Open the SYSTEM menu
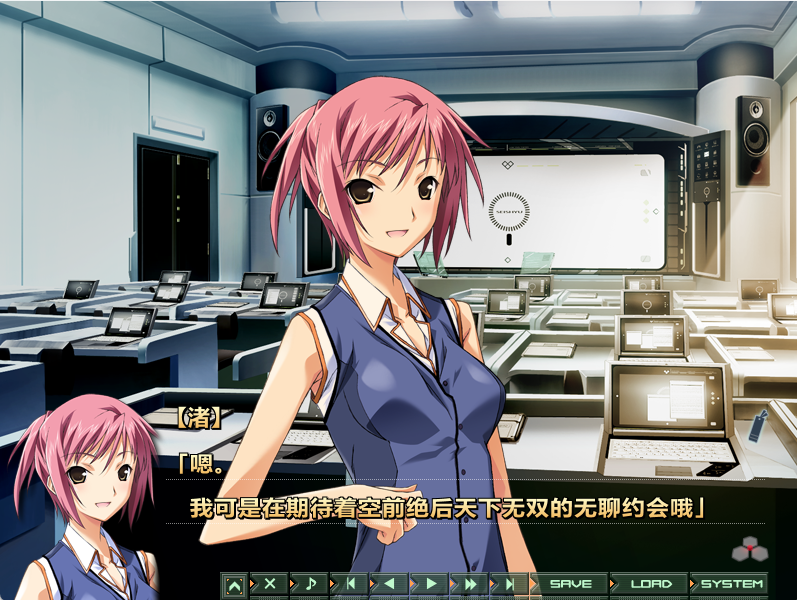Image resolution: width=797 pixels, height=600 pixels. point(732,583)
